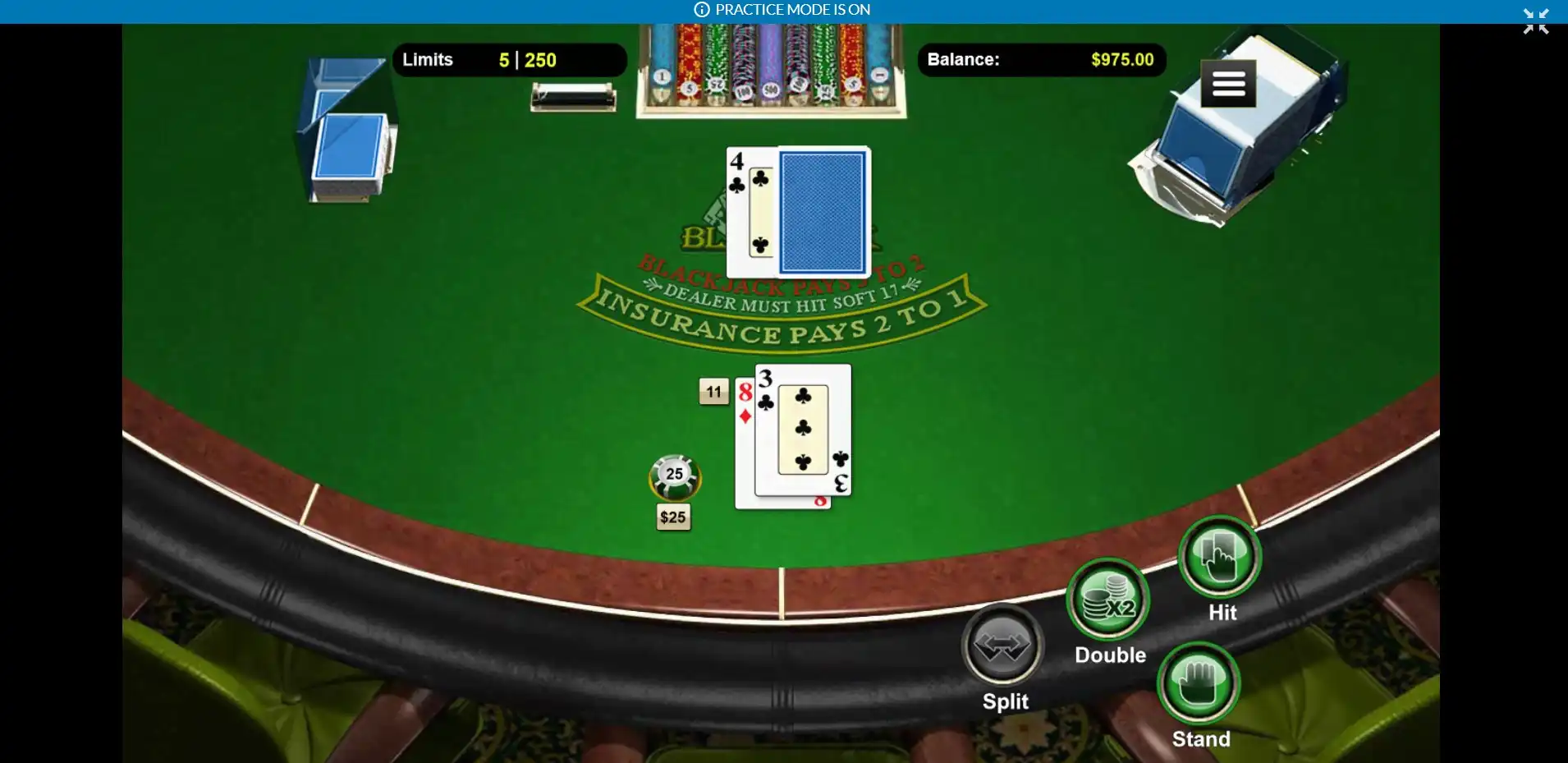Image resolution: width=1568 pixels, height=763 pixels.
Task: Exit fullscreen with the collapse arrows
Action: point(1535,21)
